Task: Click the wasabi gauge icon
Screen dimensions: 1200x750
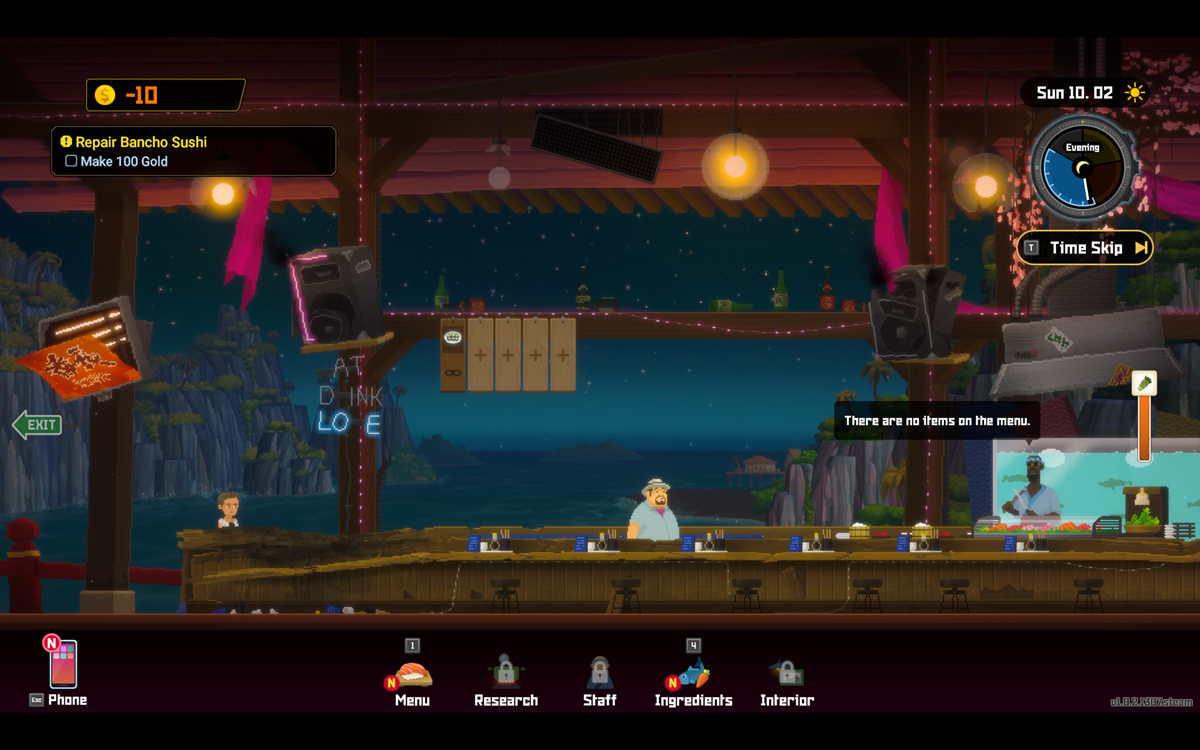Action: (1144, 384)
